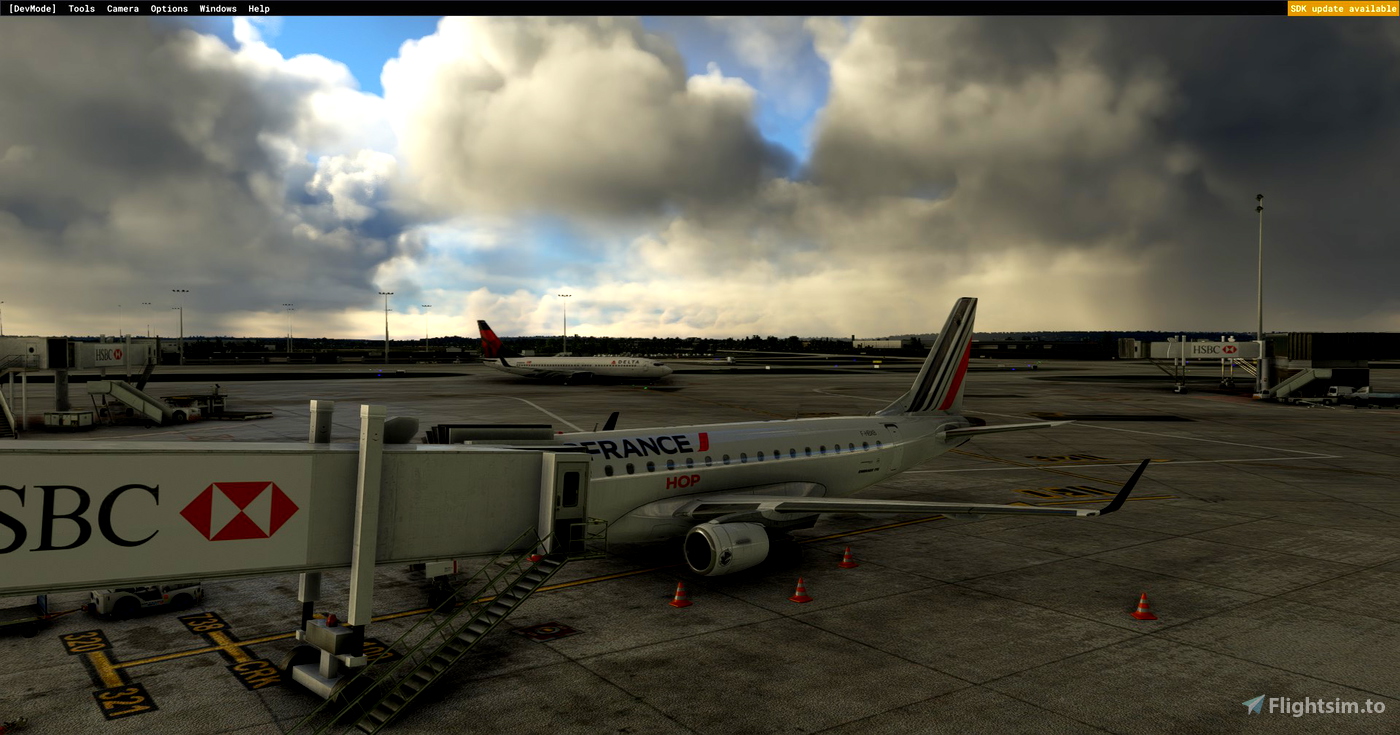The width and height of the screenshot is (1400, 735).
Task: Open the Options menu
Action: coord(168,8)
